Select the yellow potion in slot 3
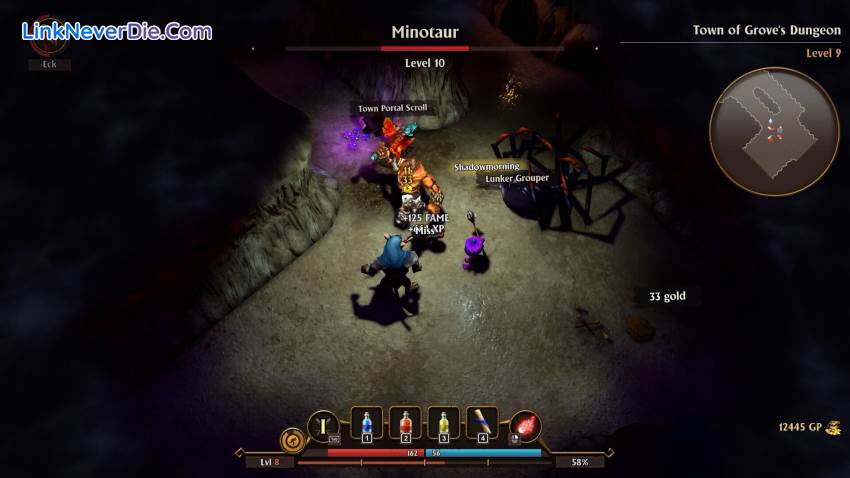 pos(443,425)
